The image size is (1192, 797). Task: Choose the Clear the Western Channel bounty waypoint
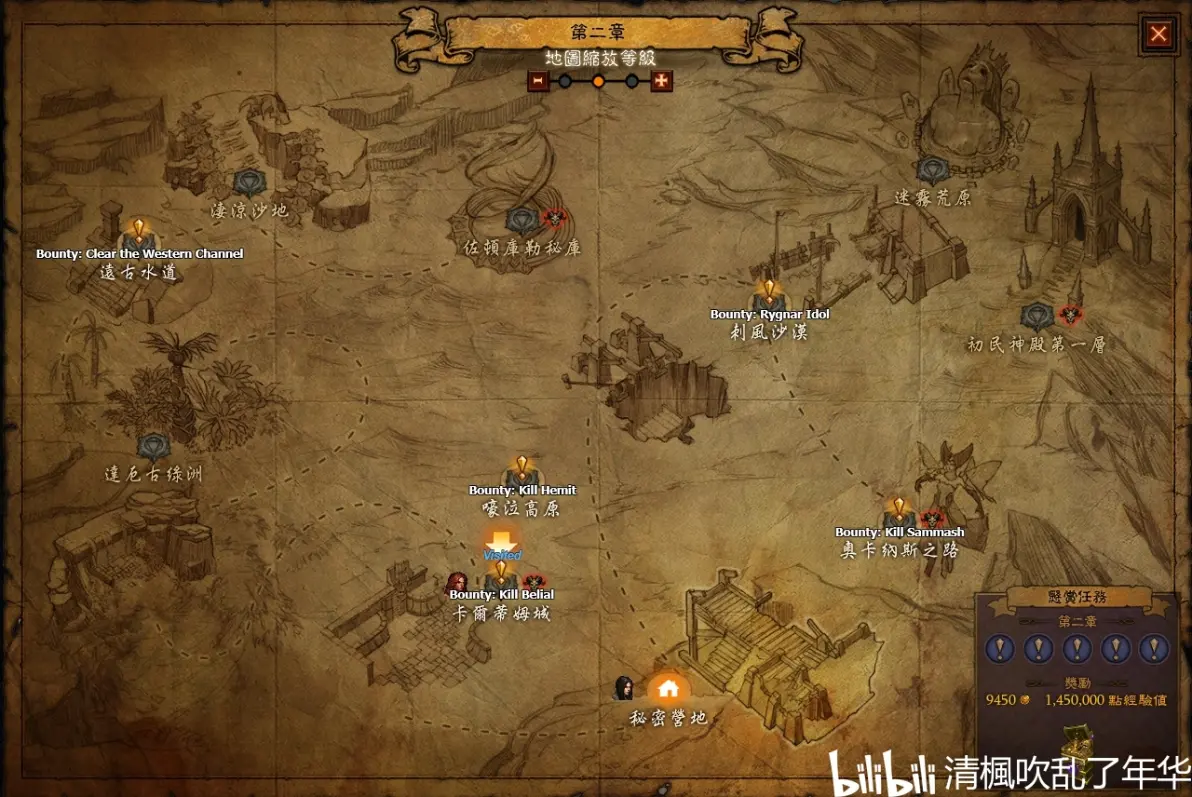click(139, 236)
